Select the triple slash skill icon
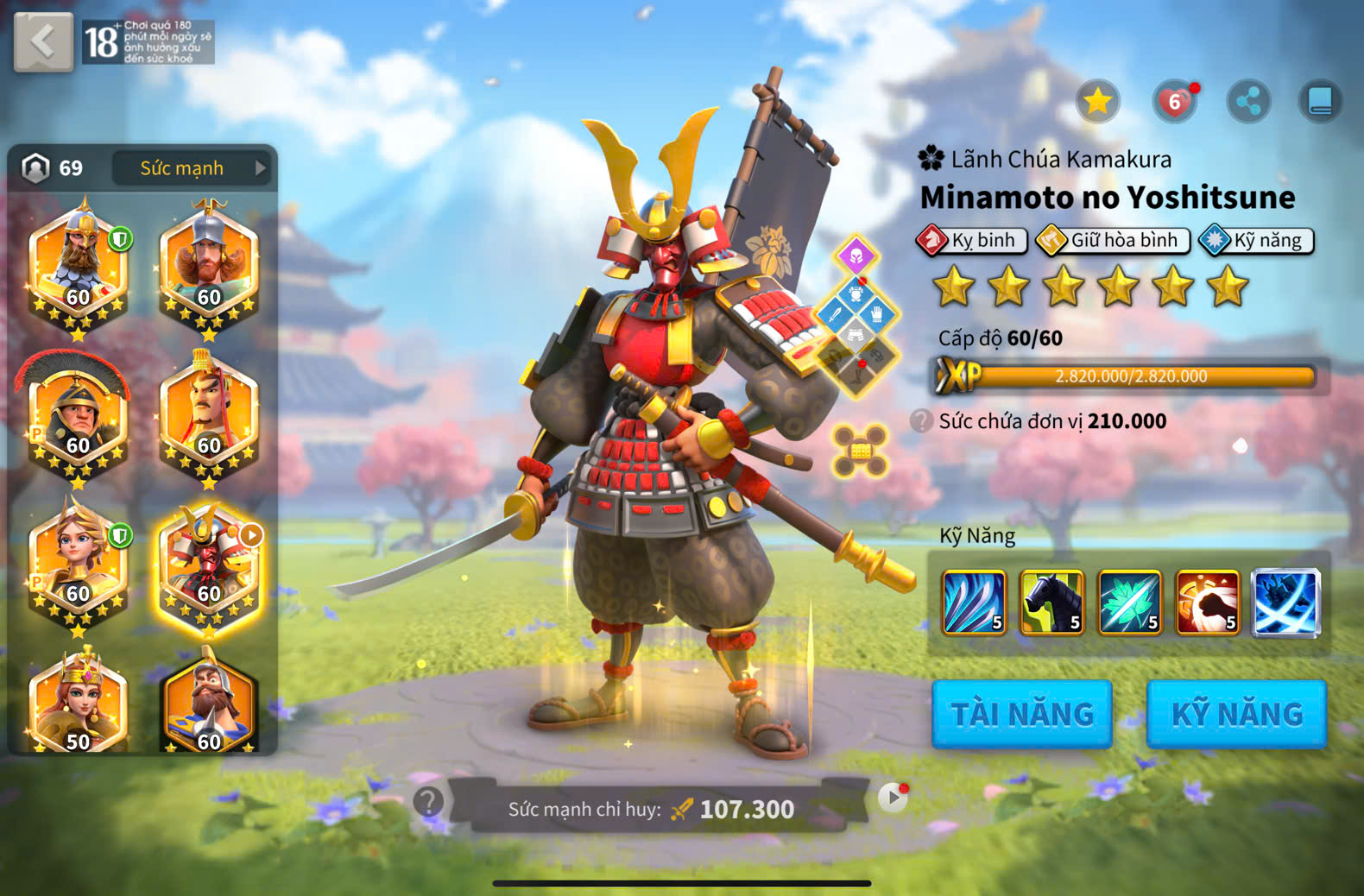The image size is (1364, 896). coord(974,603)
